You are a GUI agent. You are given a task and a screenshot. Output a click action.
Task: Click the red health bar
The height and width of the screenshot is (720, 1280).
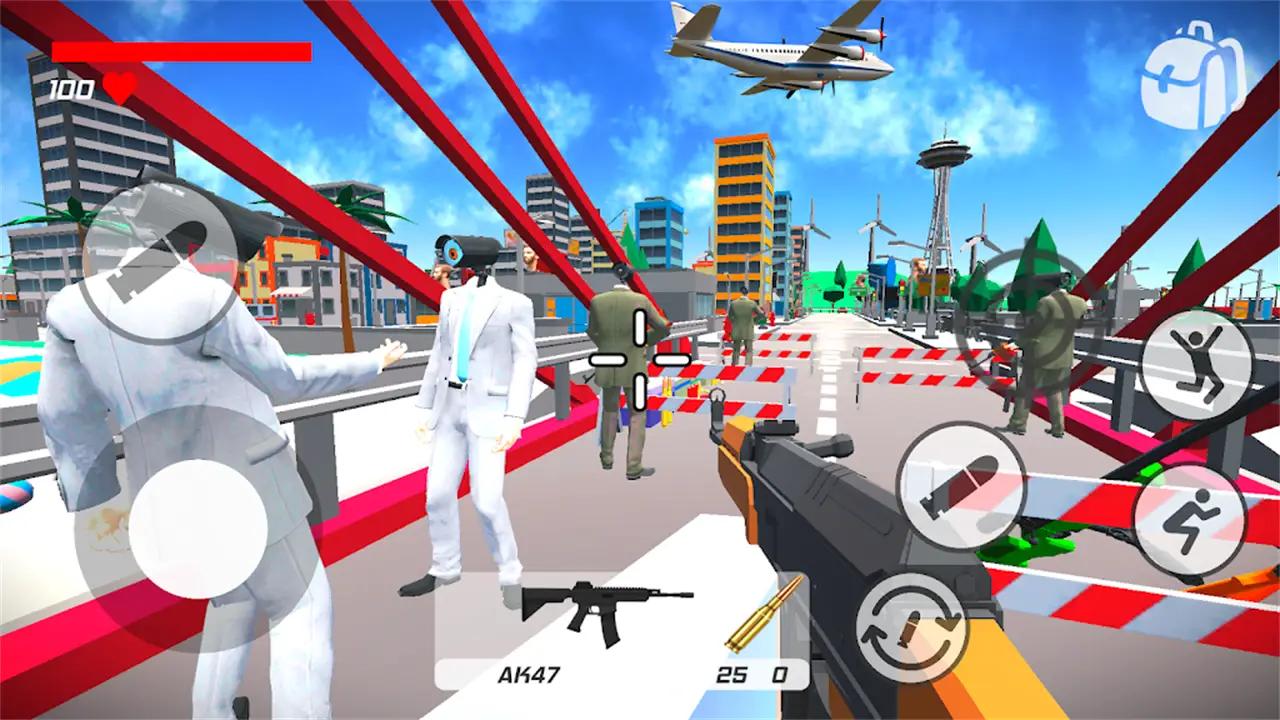pyautogui.click(x=180, y=53)
